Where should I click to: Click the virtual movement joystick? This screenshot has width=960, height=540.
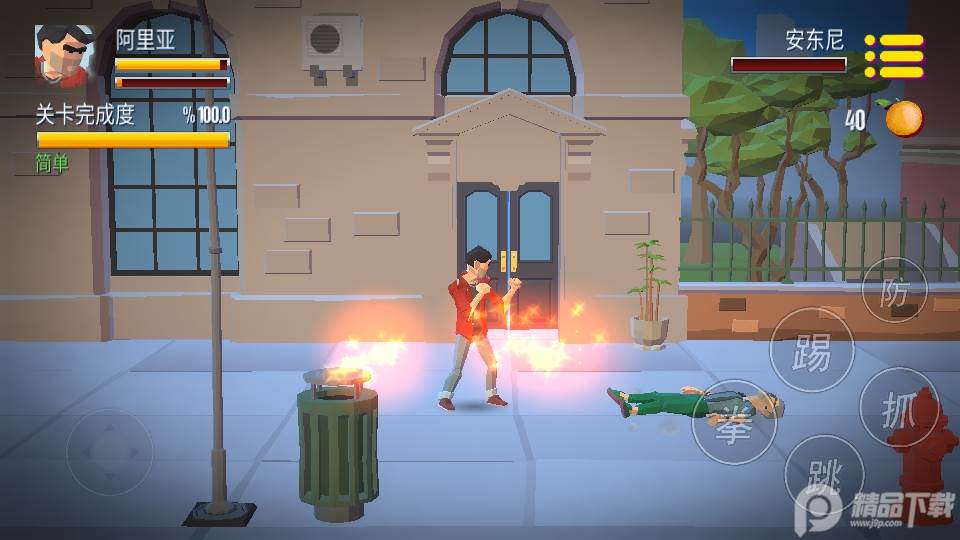pyautogui.click(x=110, y=451)
